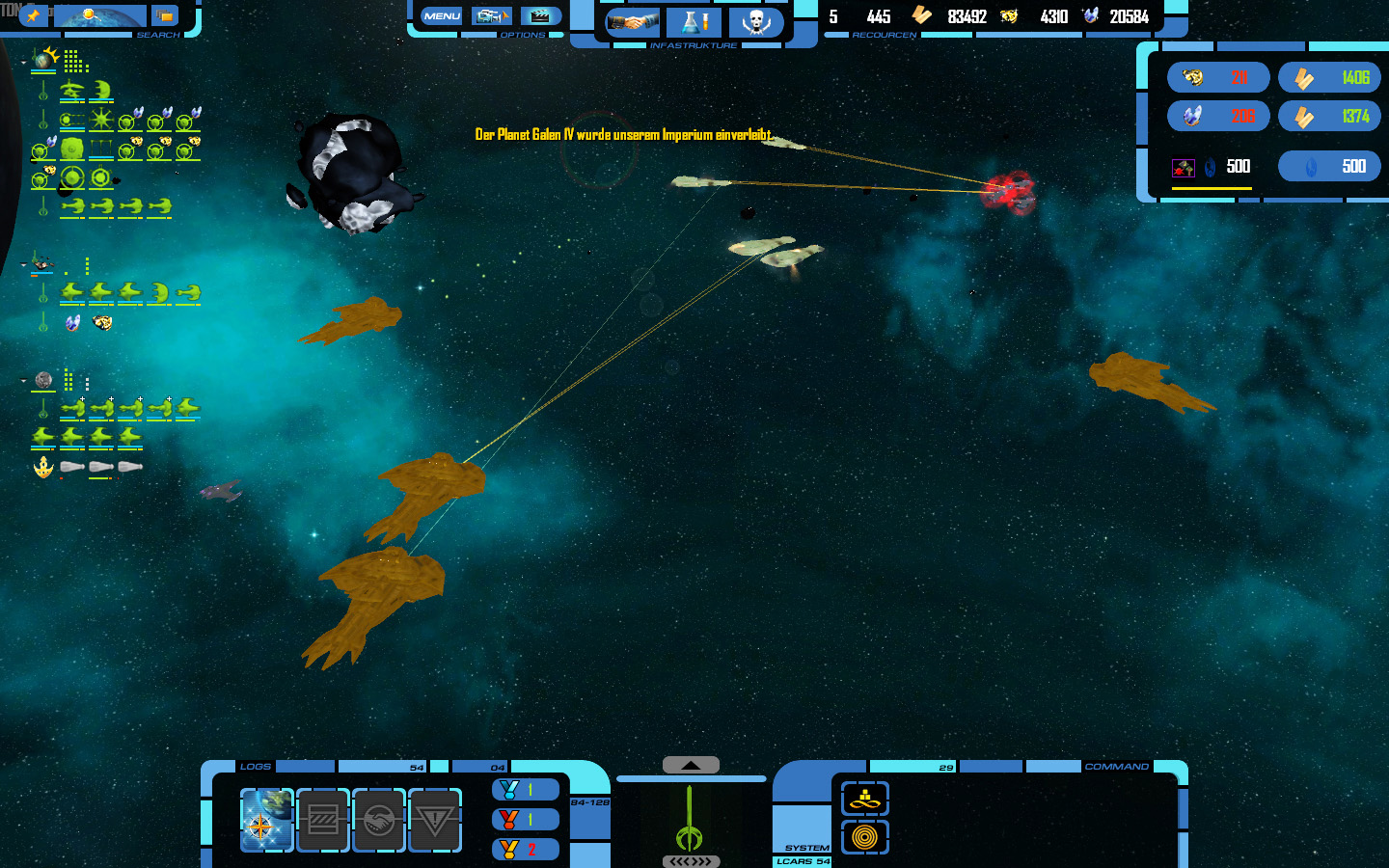Select the crowned planet in the unit list
The height and width of the screenshot is (868, 1389).
(43, 60)
